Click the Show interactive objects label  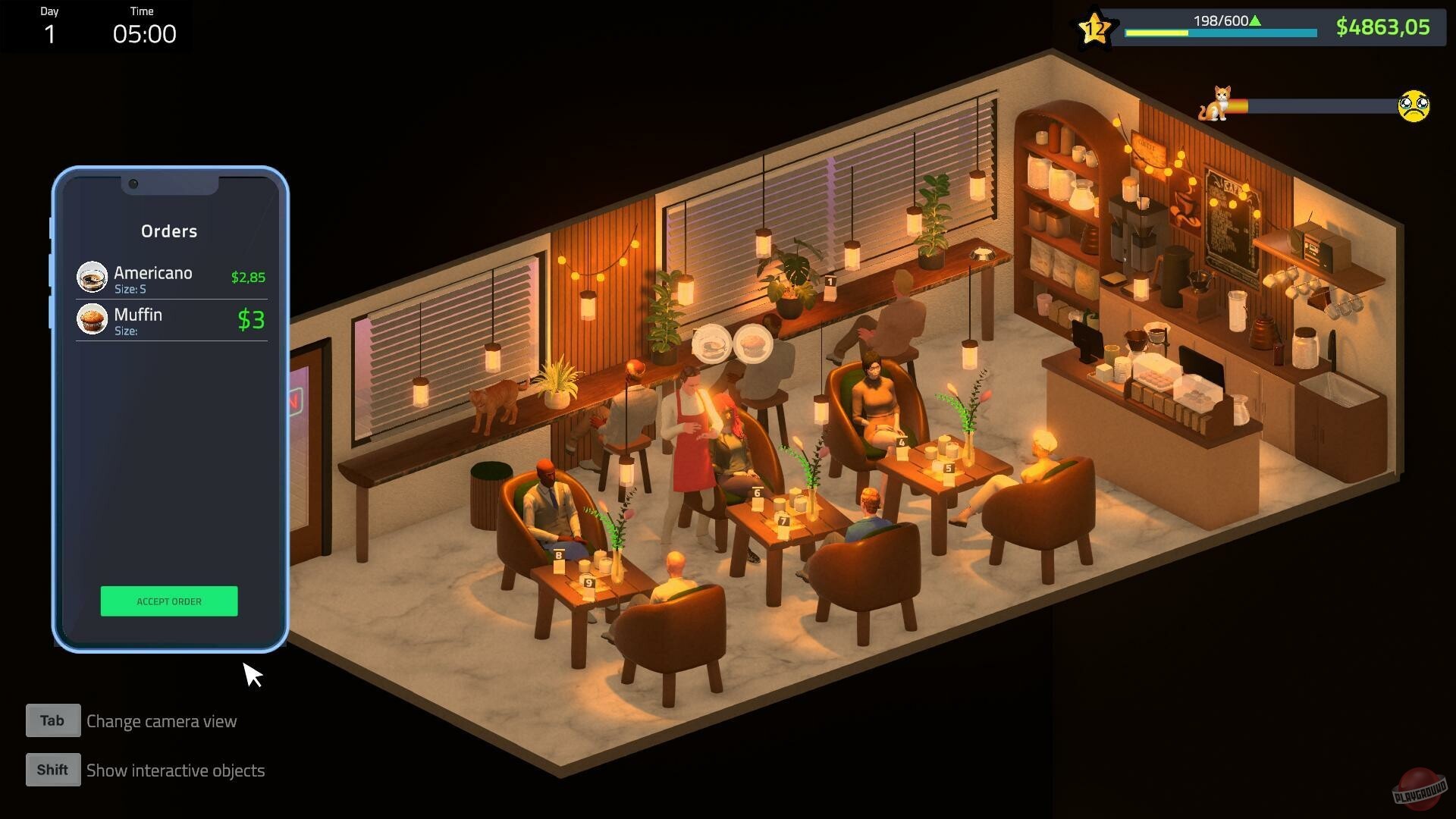[x=175, y=770]
